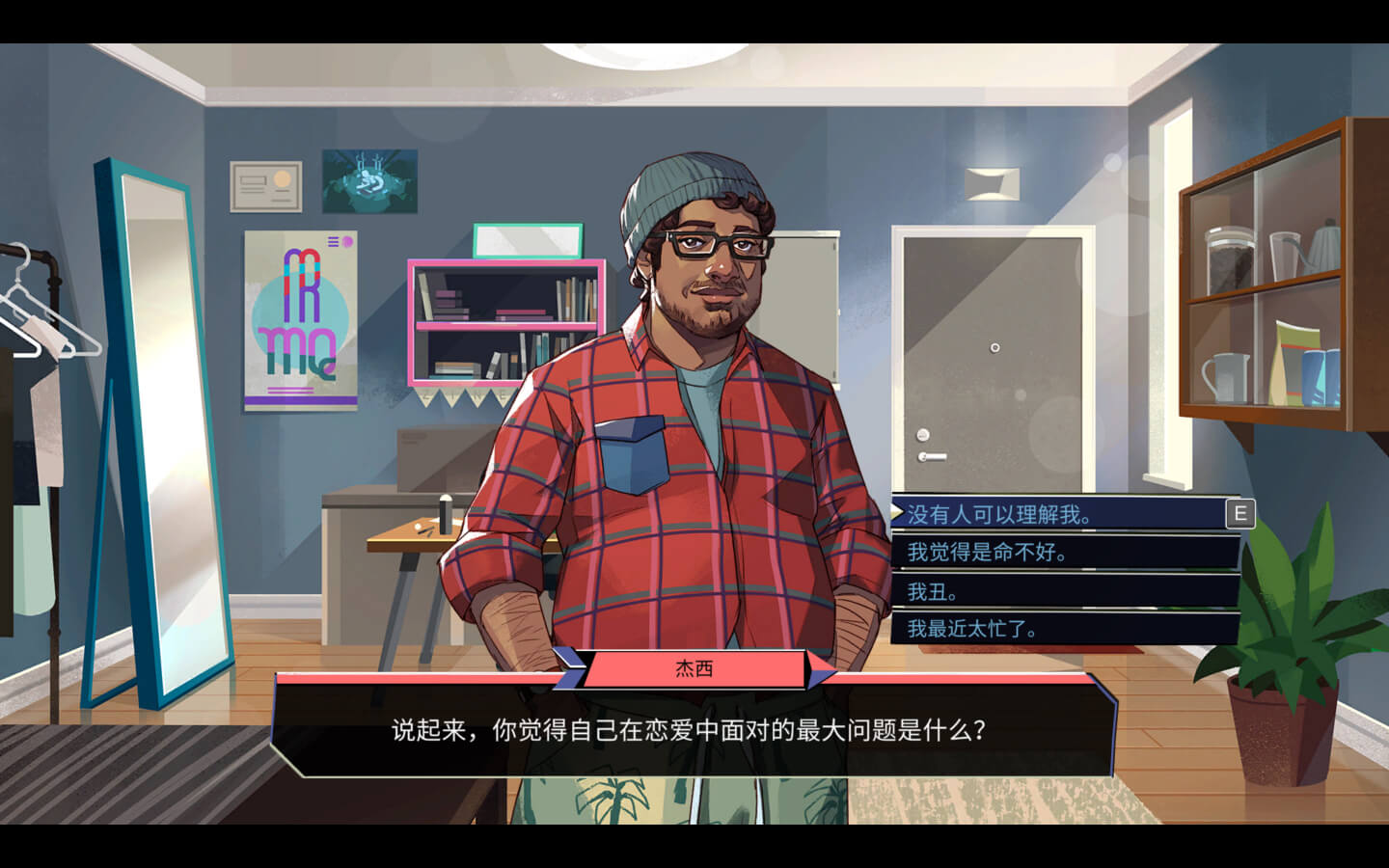Select the answer "我觉得是命不好。"
1389x868 pixels.
point(988,553)
